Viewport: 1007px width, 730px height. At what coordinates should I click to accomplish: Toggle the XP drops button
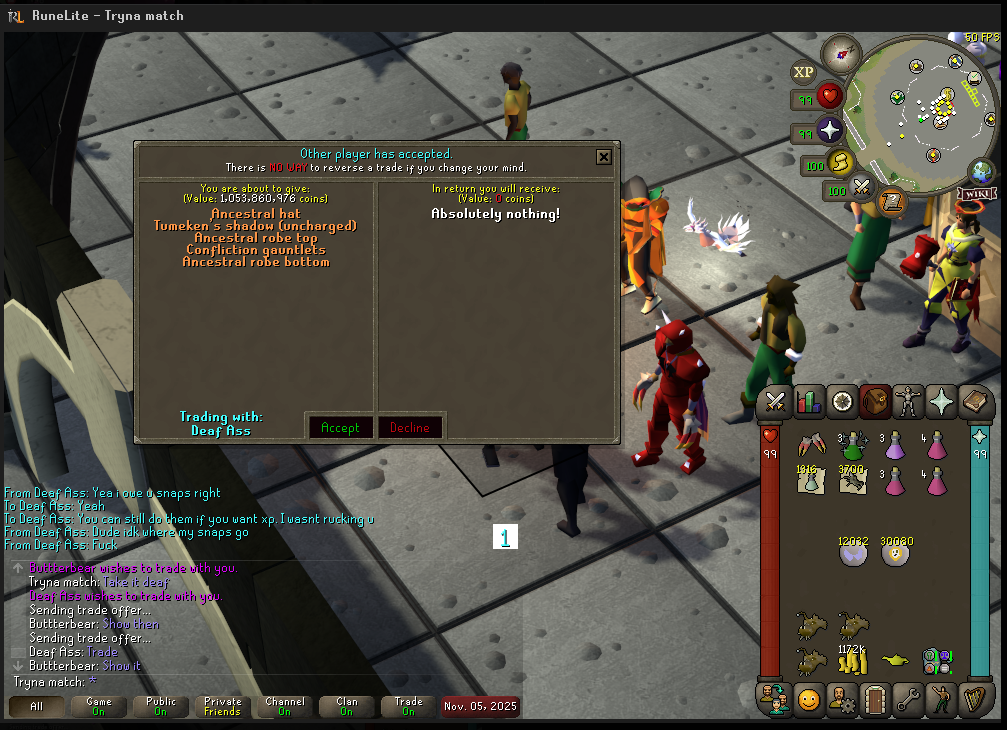[803, 72]
